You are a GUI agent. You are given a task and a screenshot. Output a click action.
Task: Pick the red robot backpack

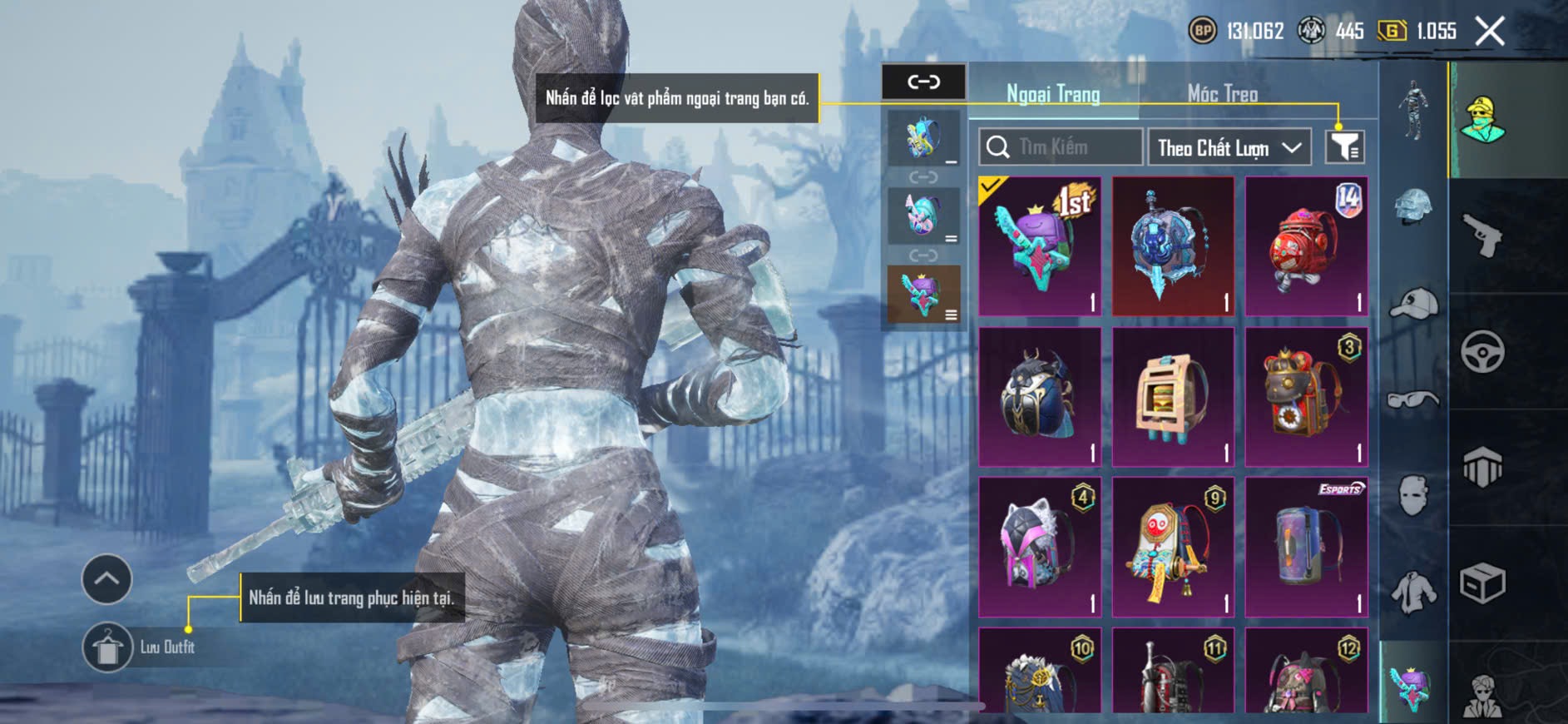click(1306, 246)
